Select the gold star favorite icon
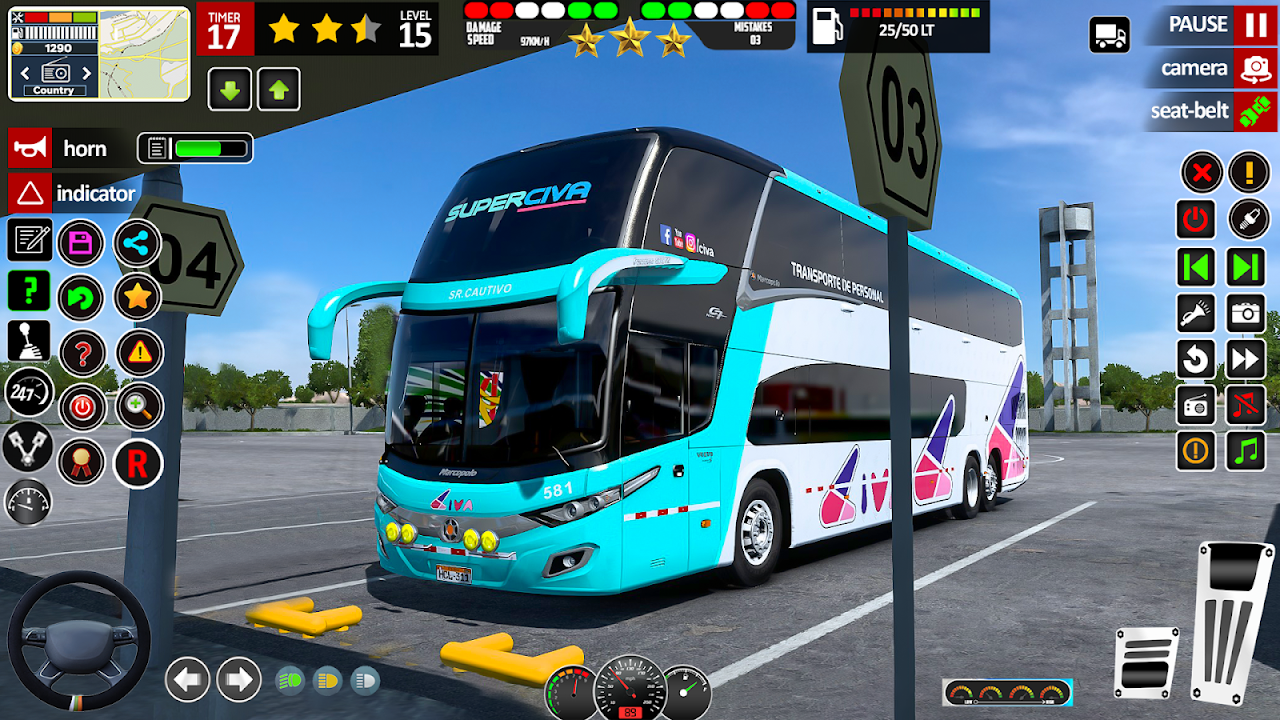Screen dimensions: 1280x720 [x=138, y=296]
